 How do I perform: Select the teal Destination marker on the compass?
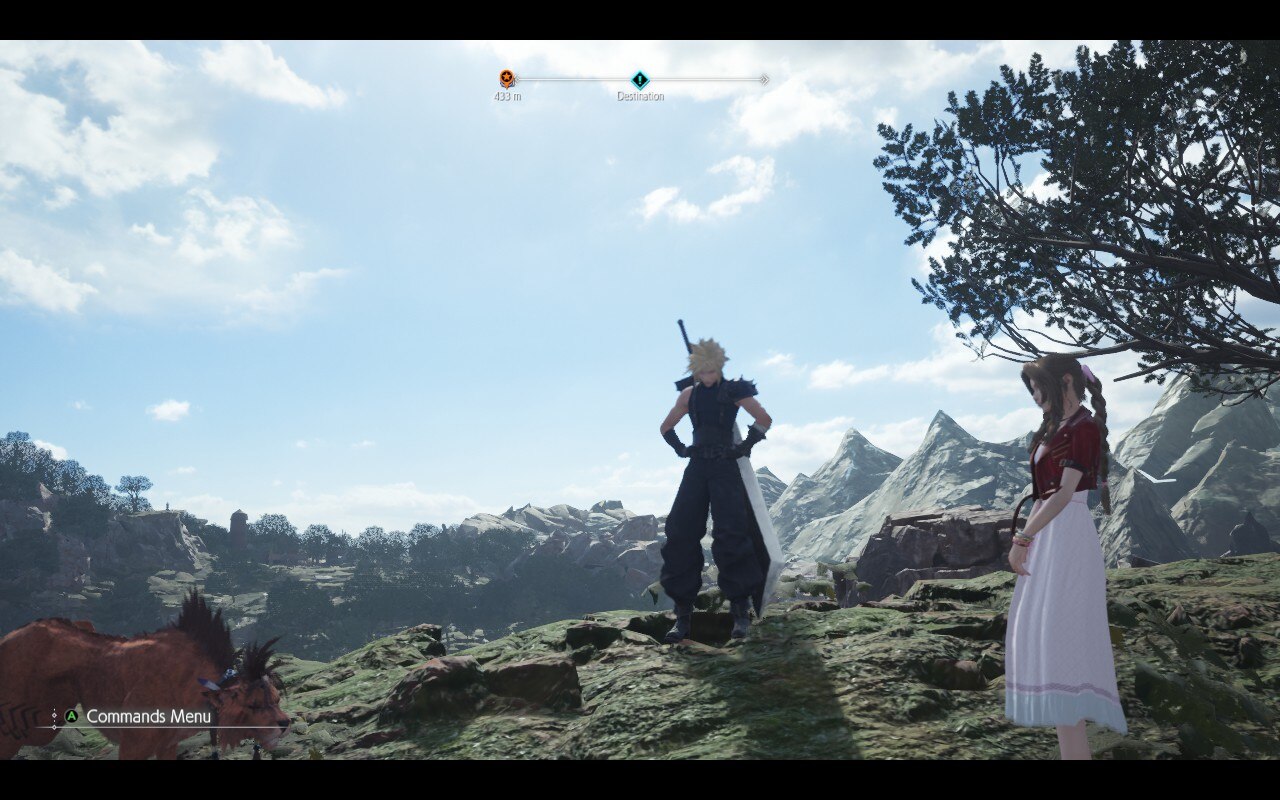639,80
